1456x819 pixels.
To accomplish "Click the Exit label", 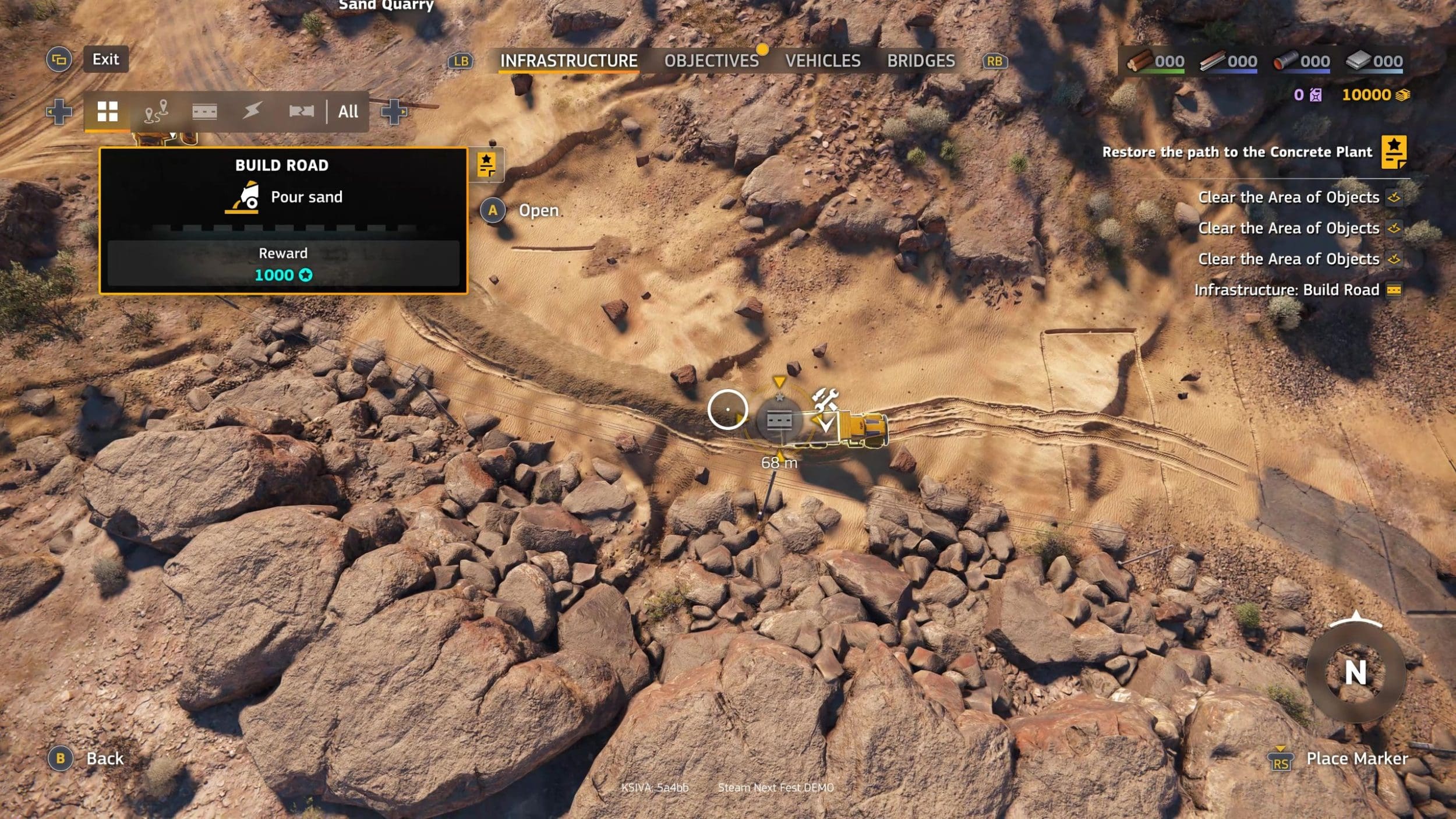I will 105,59.
